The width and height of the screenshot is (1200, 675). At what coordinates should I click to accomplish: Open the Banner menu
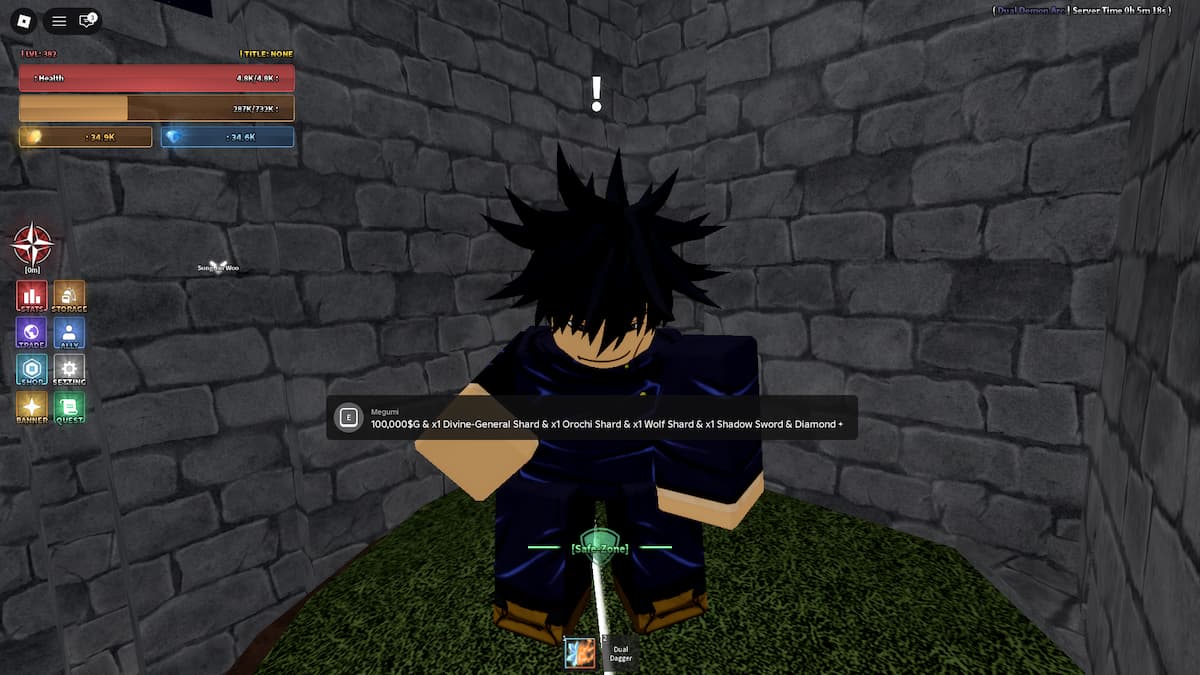tap(32, 407)
